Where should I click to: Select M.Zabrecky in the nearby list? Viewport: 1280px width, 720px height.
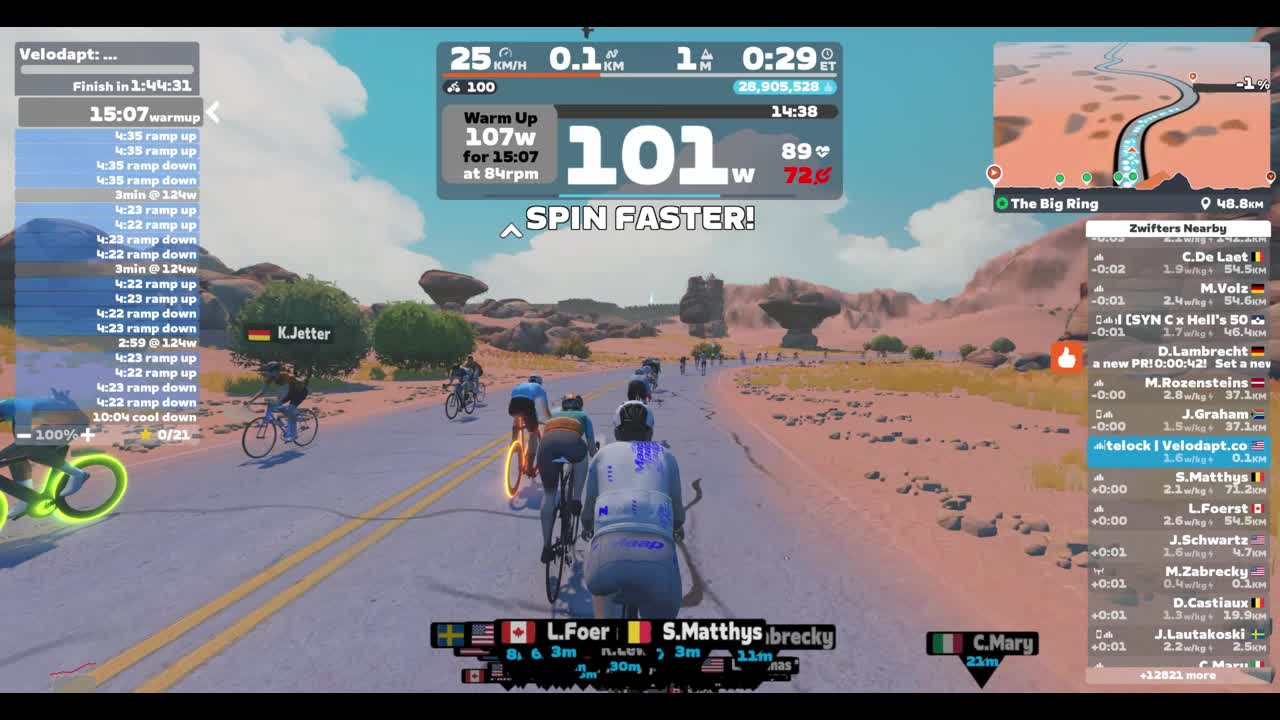1178,577
